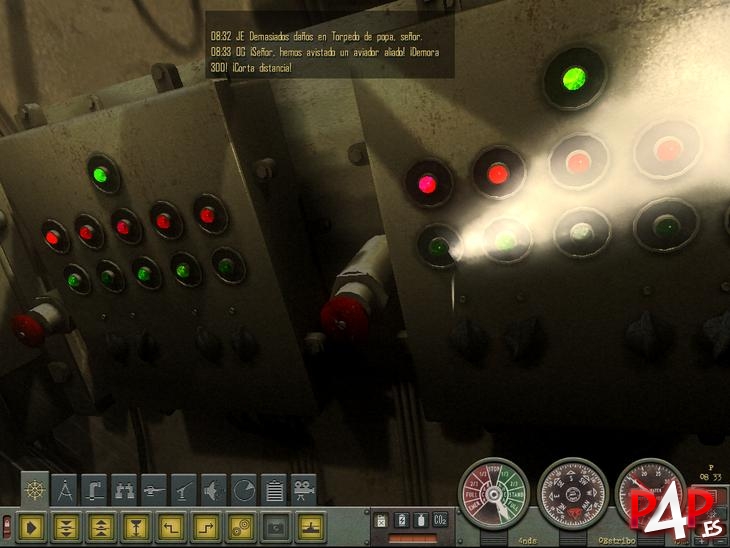Click the ahead arrow order button
The image size is (730, 548).
(33, 525)
